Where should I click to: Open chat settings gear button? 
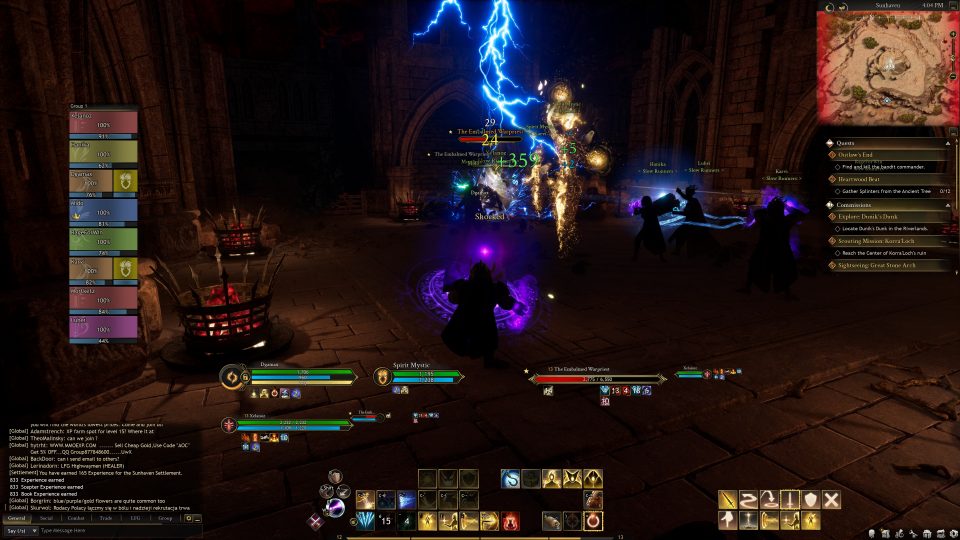tap(188, 518)
